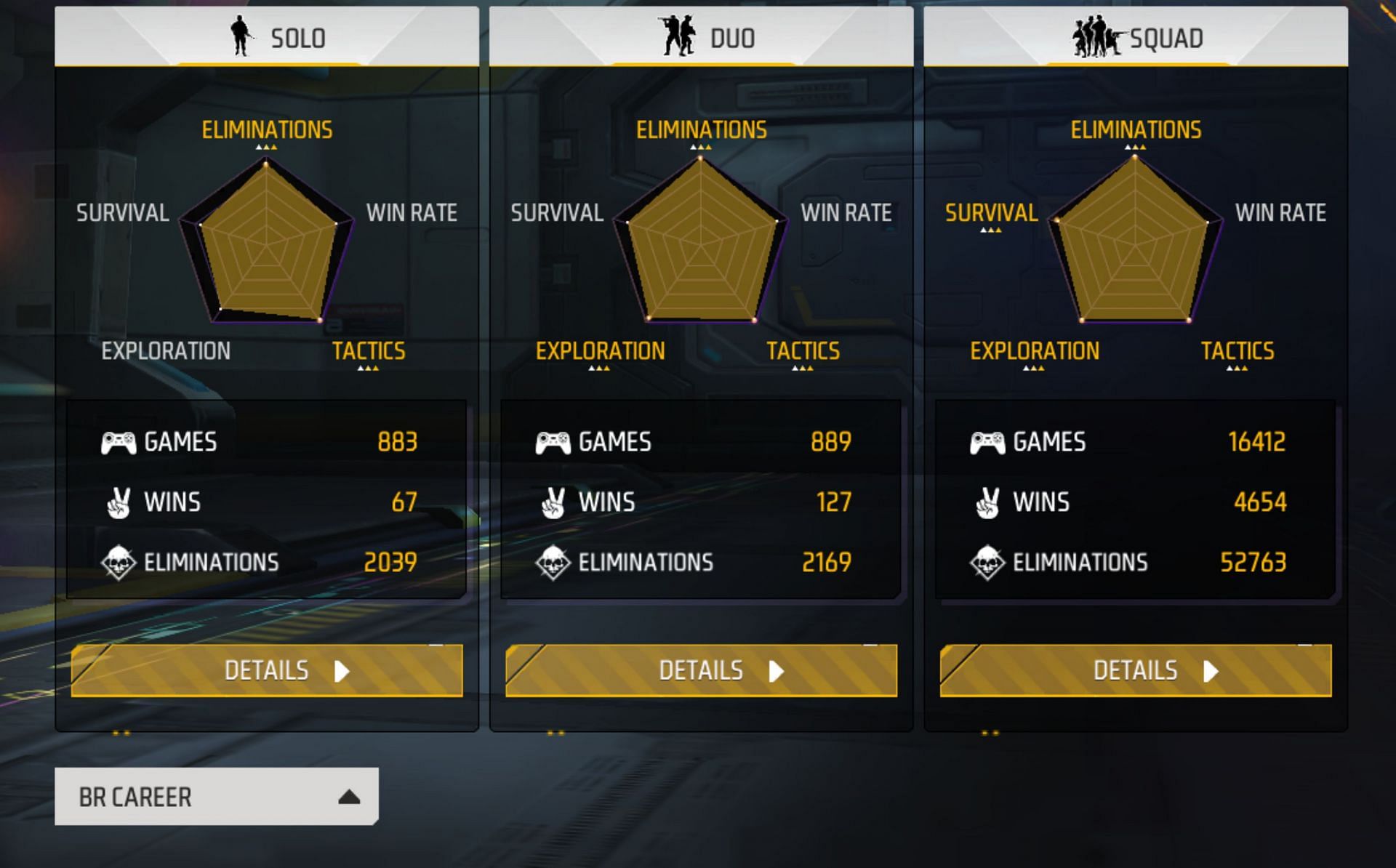Image resolution: width=1396 pixels, height=868 pixels.
Task: Click the Win Rate label on Duo chart
Action: click(846, 213)
